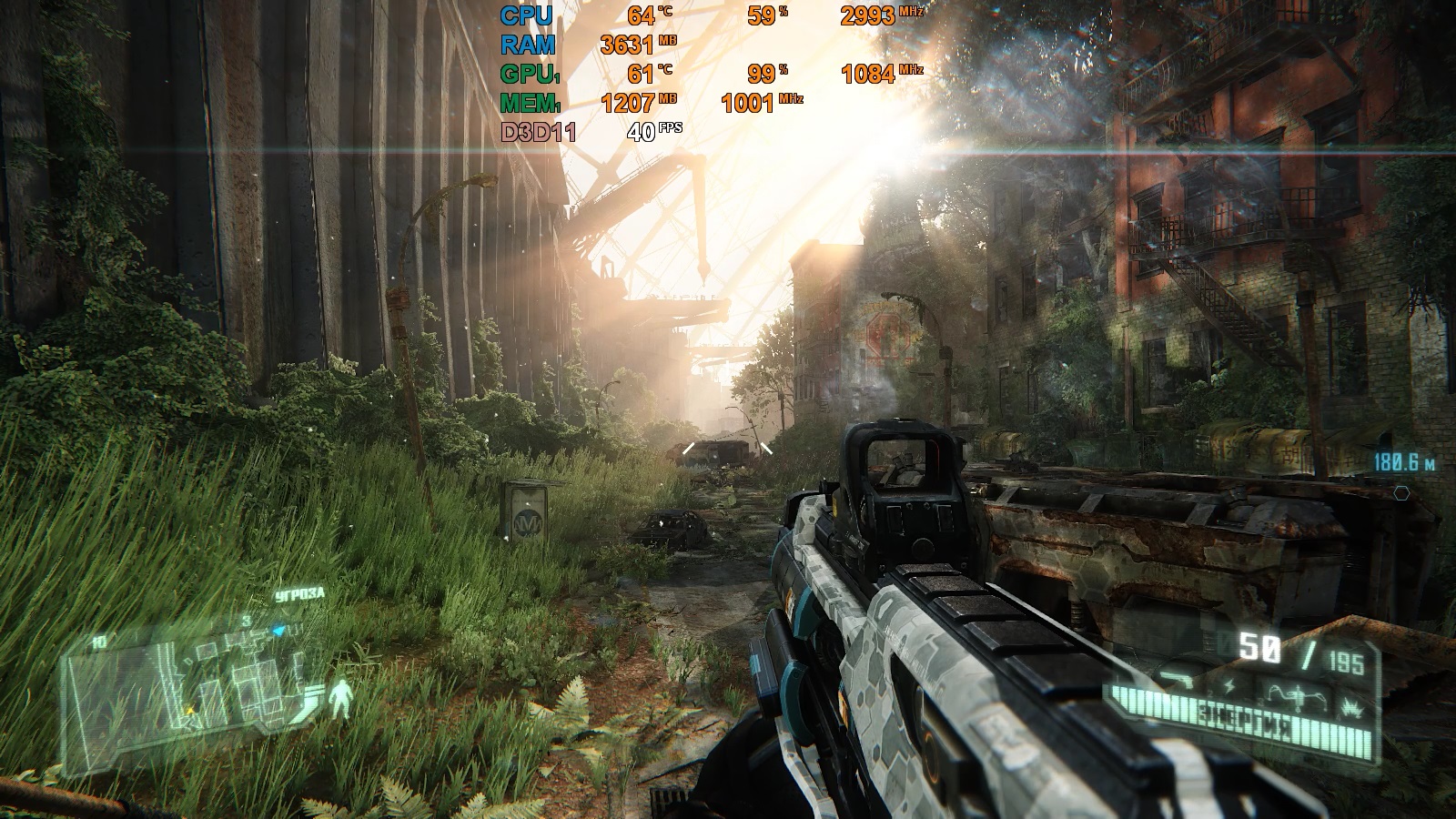This screenshot has height=819, width=1456.
Task: Click the wireframe minimap panel
Action: [191, 684]
